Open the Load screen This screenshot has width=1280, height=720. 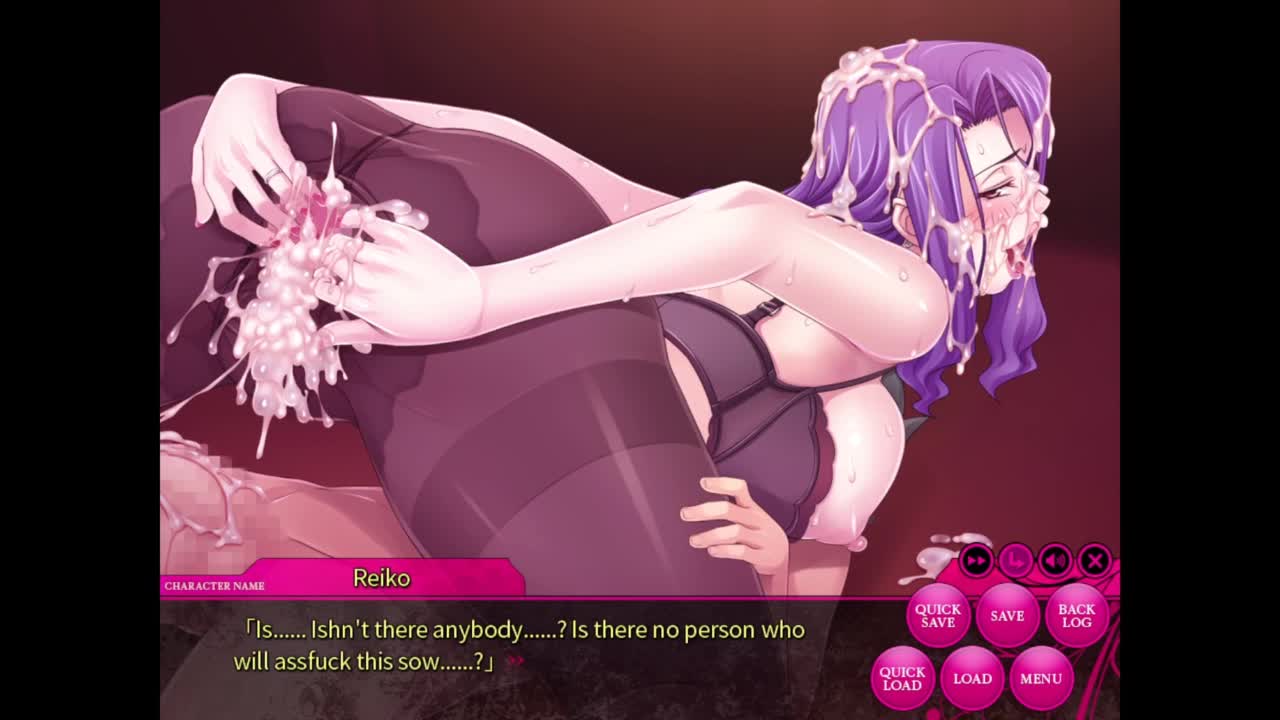(972, 678)
